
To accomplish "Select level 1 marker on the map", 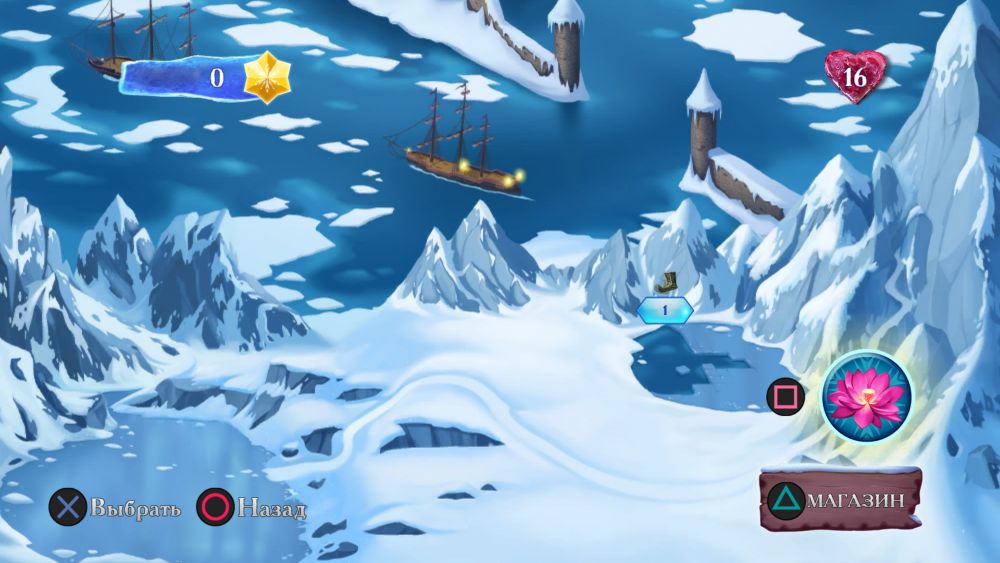I will [664, 310].
